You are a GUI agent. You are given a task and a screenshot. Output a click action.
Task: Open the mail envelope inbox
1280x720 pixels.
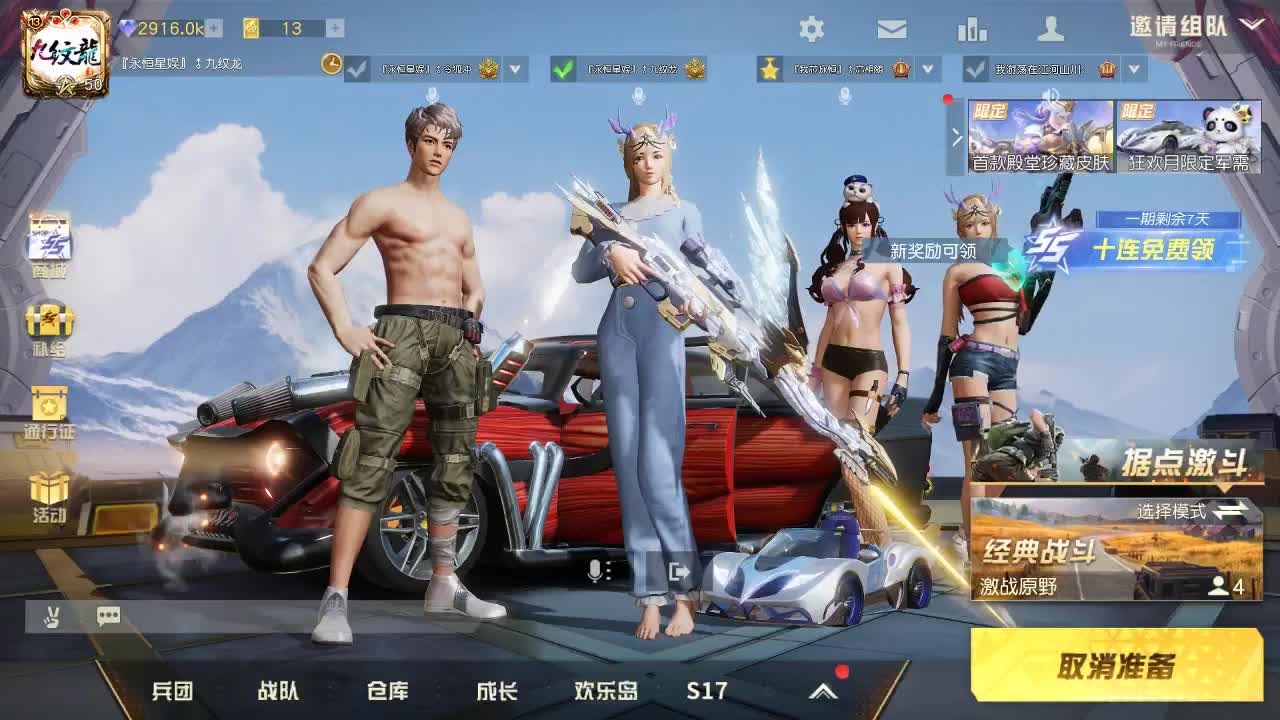pyautogui.click(x=891, y=29)
